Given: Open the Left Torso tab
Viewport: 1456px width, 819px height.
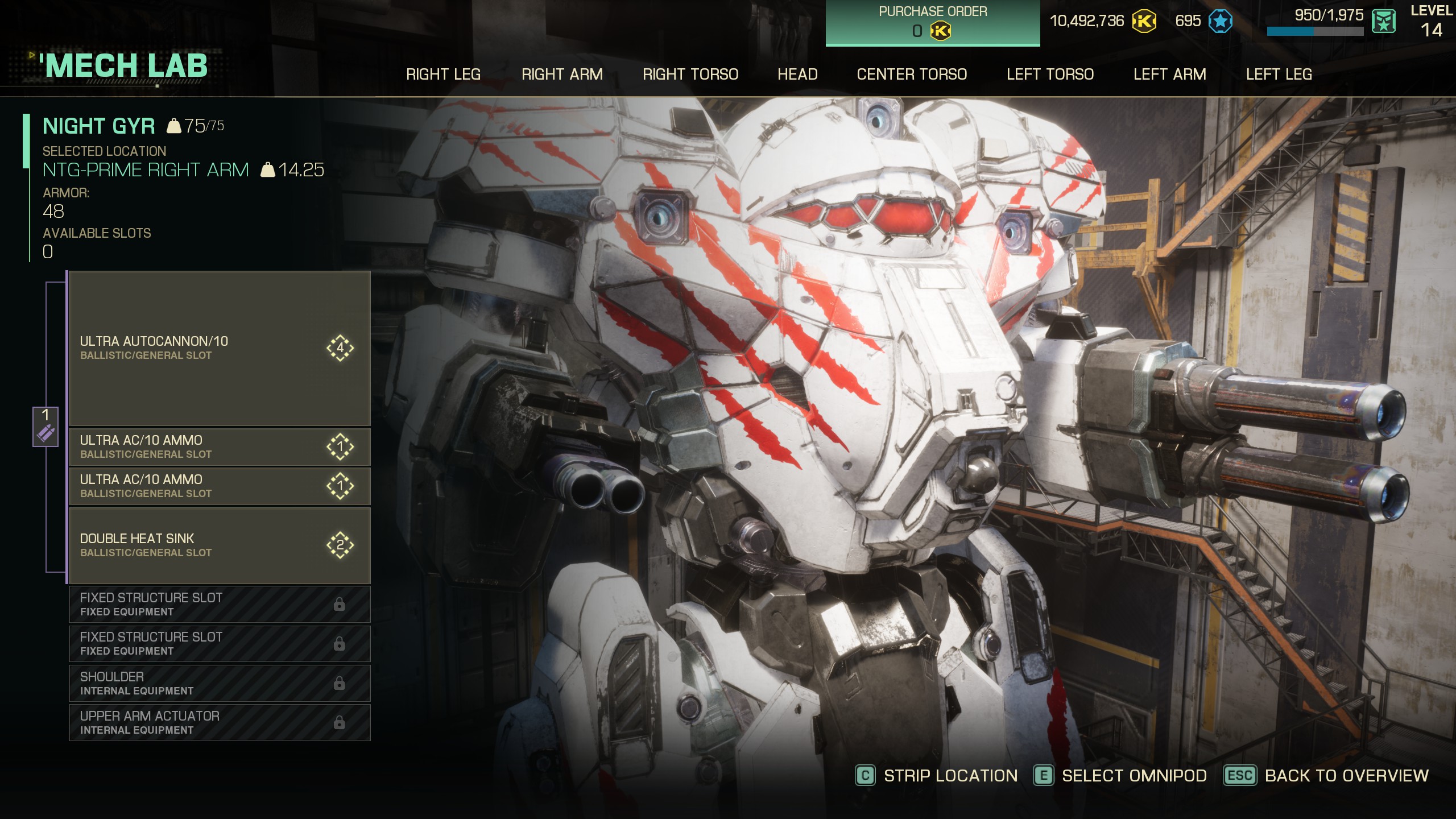Looking at the screenshot, I should (x=1050, y=75).
